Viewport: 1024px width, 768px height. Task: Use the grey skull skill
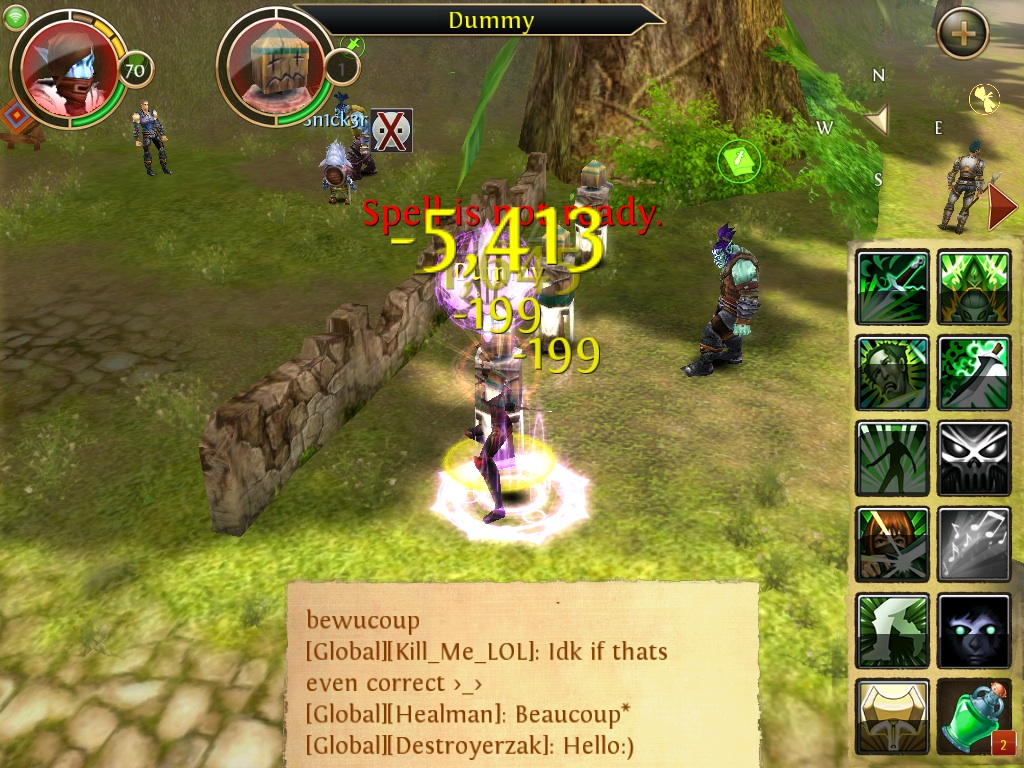point(974,459)
